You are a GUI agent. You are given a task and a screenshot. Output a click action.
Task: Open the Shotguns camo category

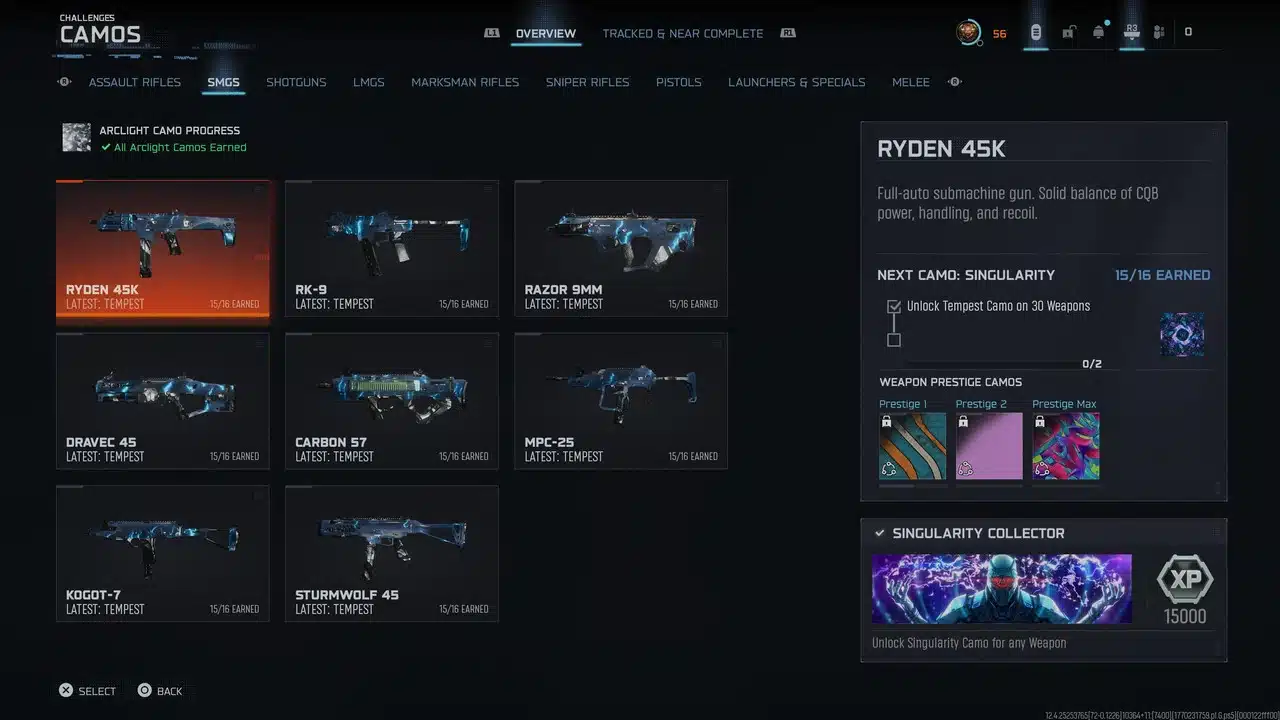tap(296, 82)
